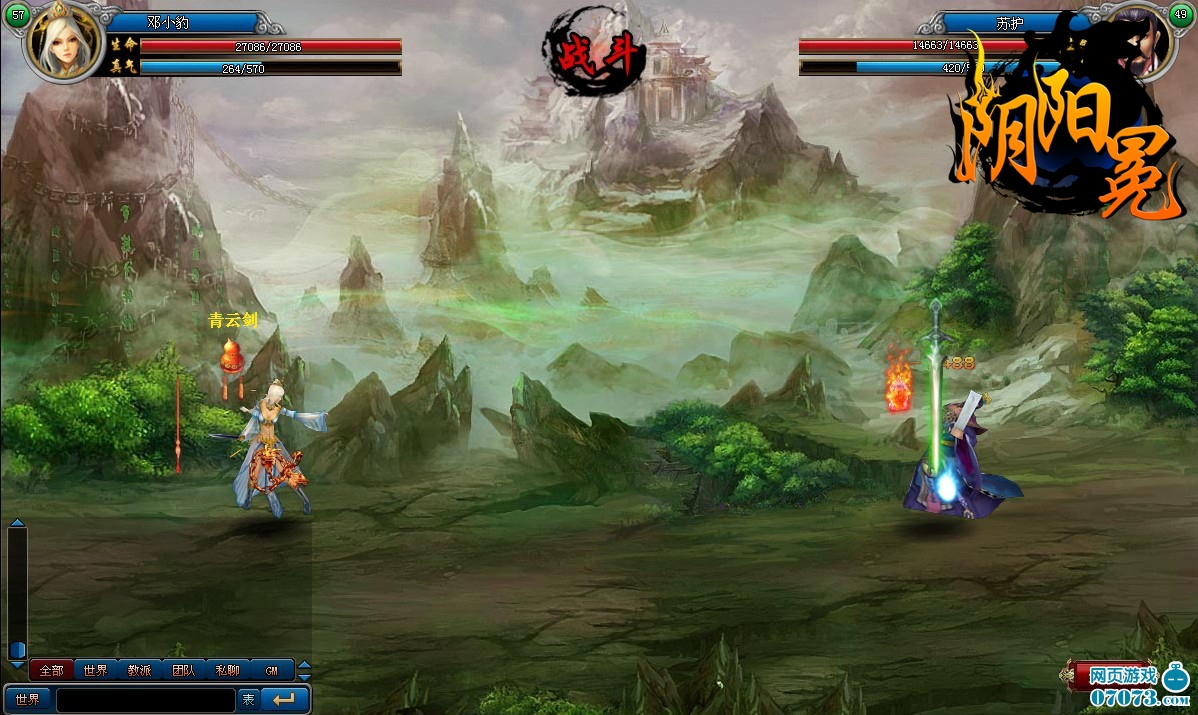The image size is (1198, 715).
Task: Switch to the 全部 chat tab
Action: 52,670
